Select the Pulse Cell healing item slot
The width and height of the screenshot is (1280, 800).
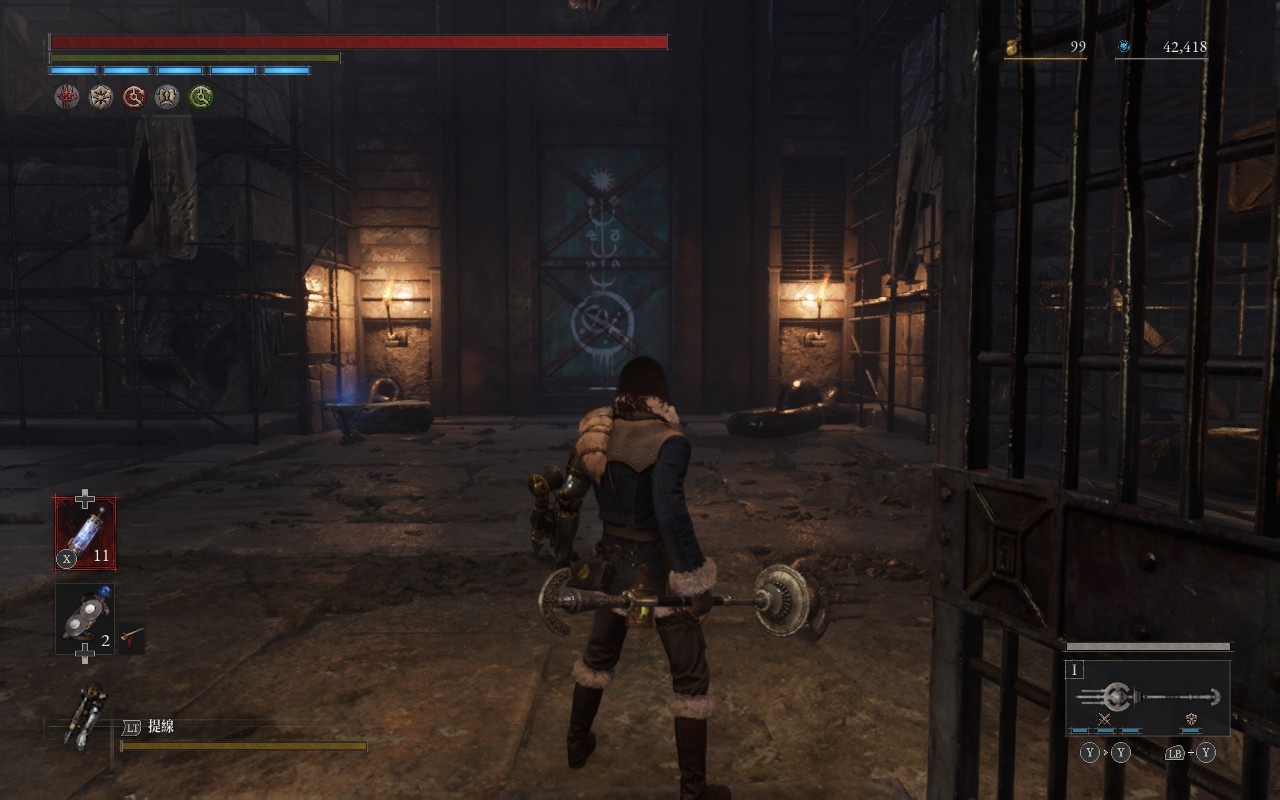tap(85, 533)
